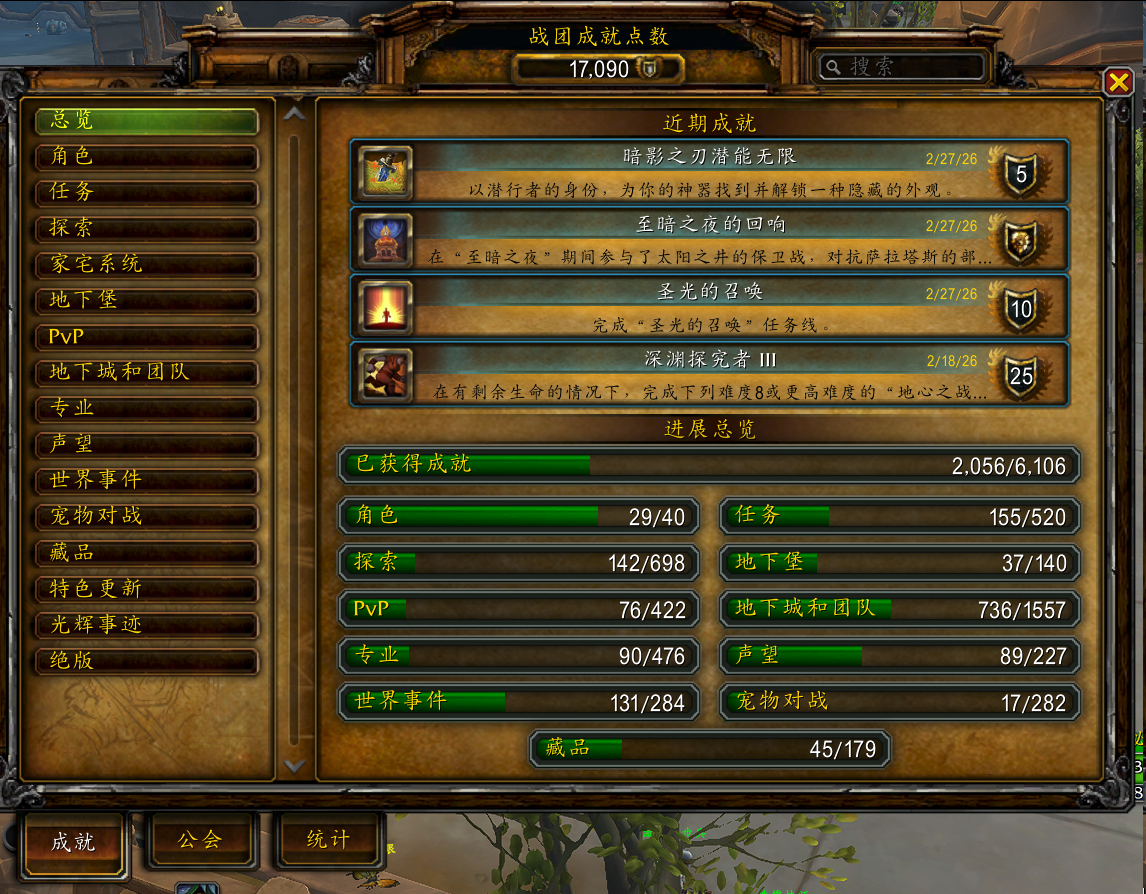This screenshot has width=1146, height=894.
Task: Open the 家宅系统 category
Action: (146, 265)
